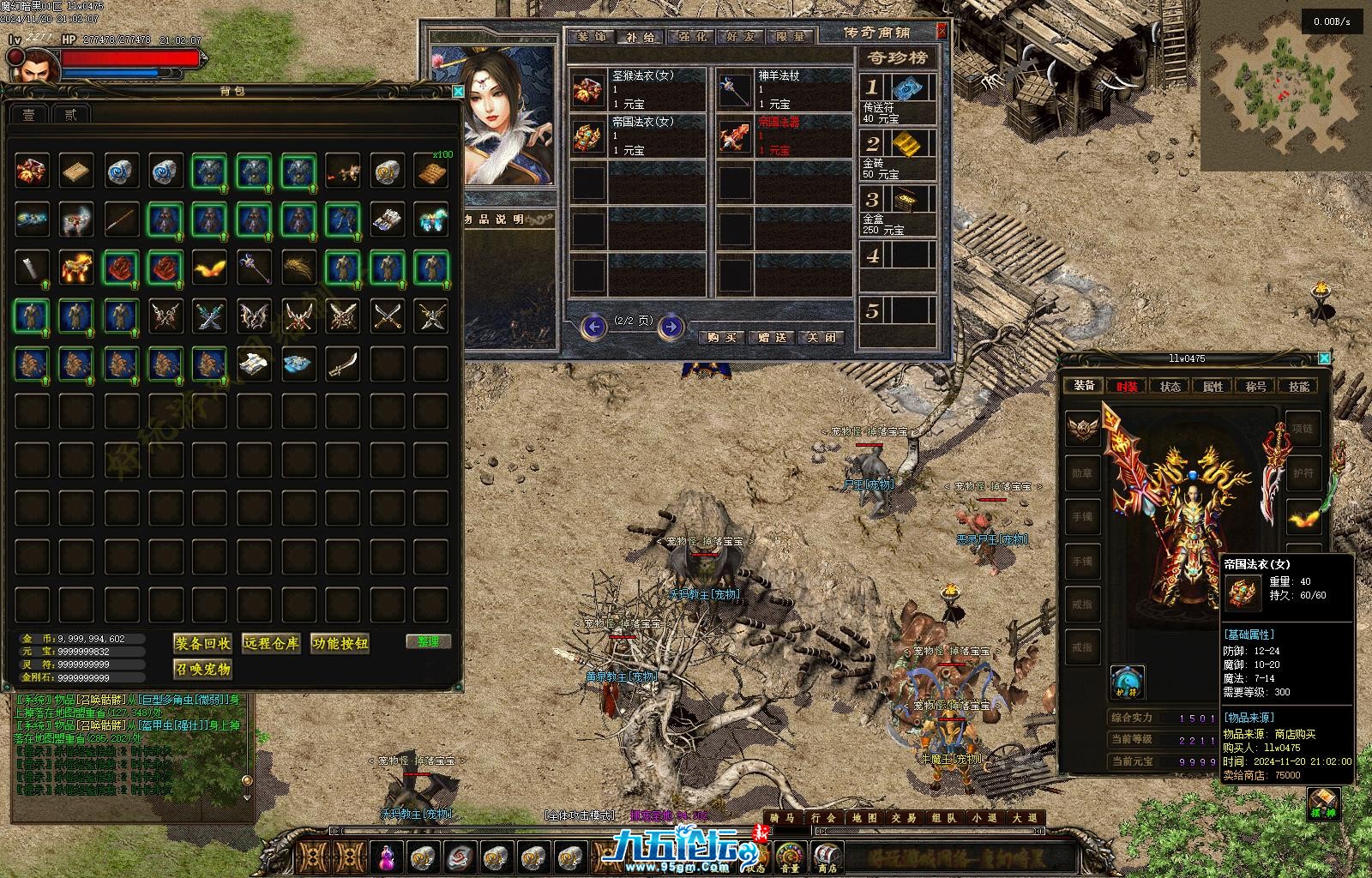The width and height of the screenshot is (1372, 878).
Task: Gift the item with 赠送
Action: (772, 337)
